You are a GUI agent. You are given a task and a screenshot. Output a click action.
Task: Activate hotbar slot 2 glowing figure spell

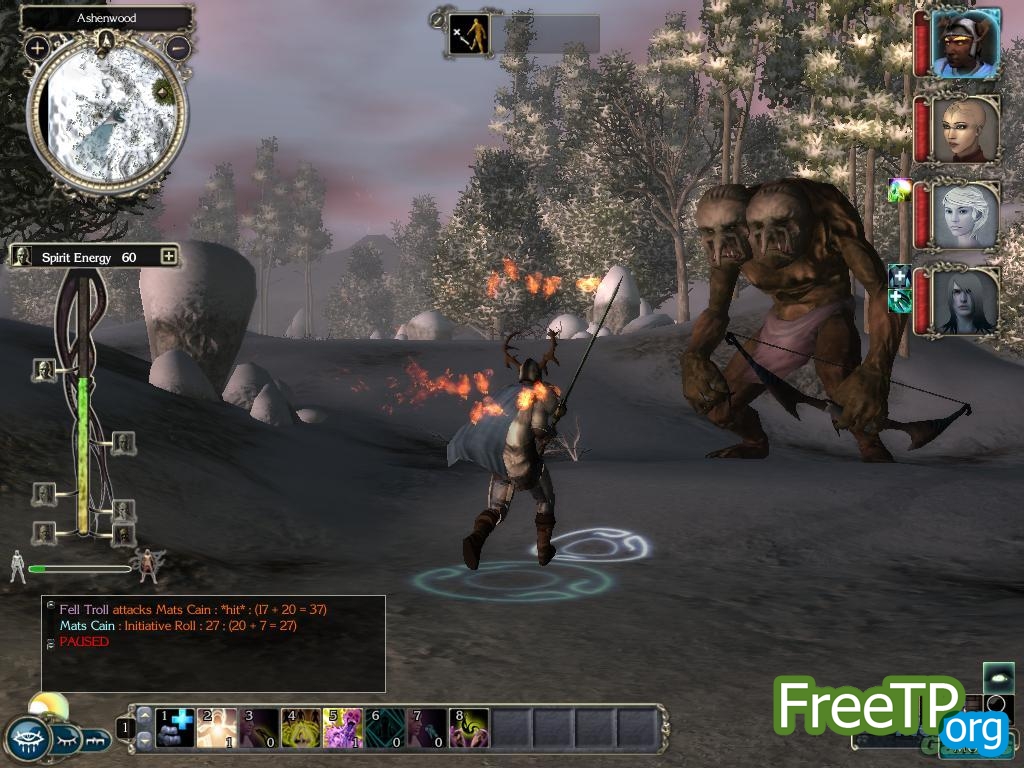coord(218,728)
